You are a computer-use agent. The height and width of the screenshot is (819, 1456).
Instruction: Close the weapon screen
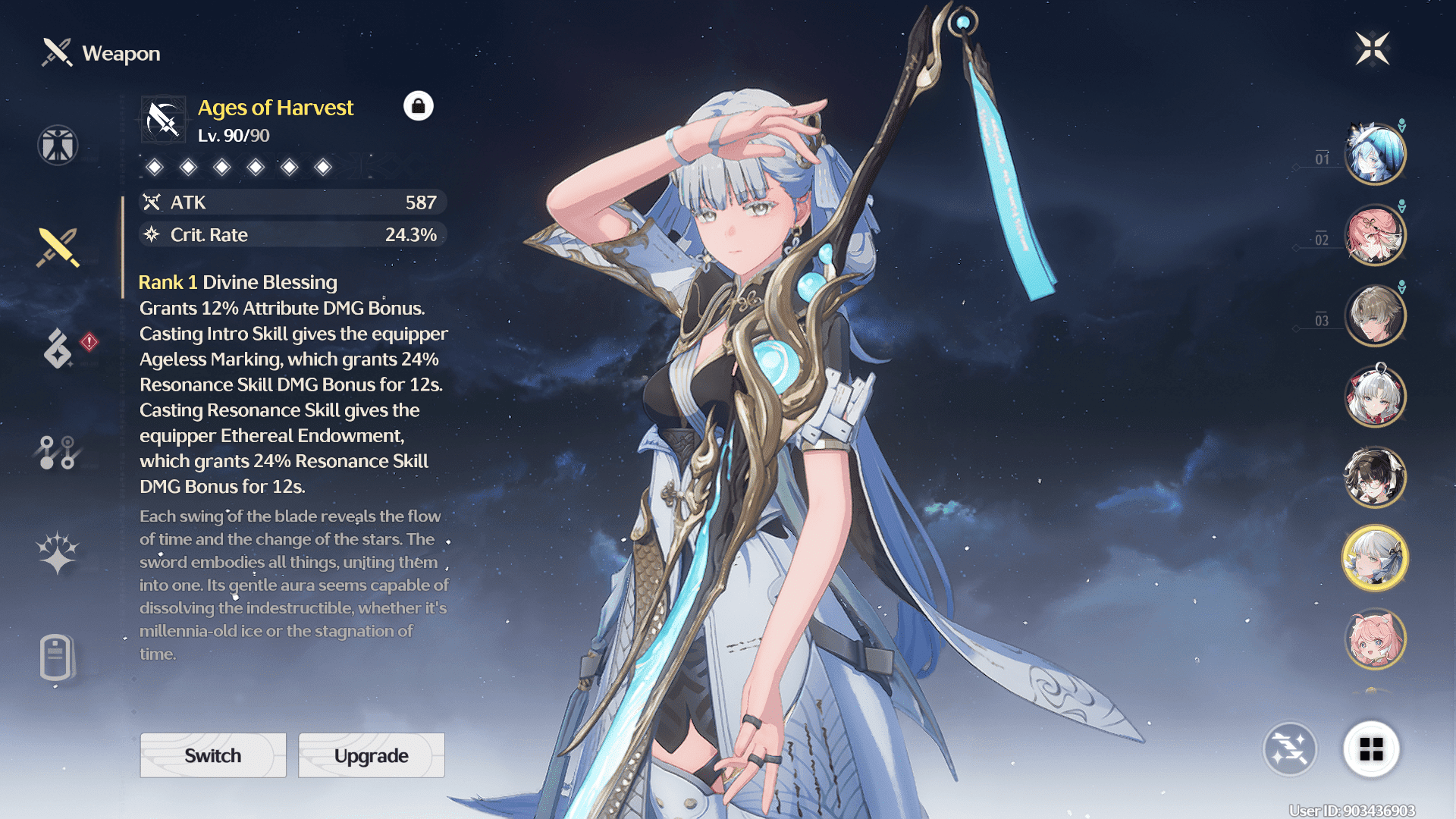[1372, 49]
